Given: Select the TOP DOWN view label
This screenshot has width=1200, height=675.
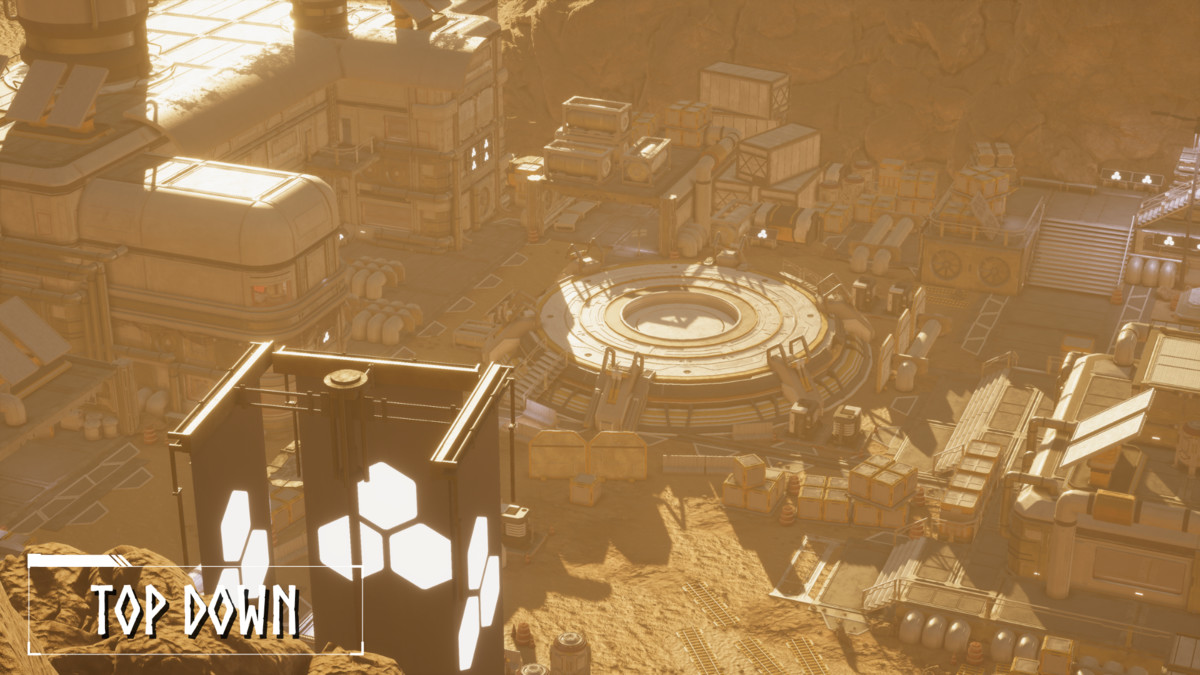Looking at the screenshot, I should click(x=195, y=610).
